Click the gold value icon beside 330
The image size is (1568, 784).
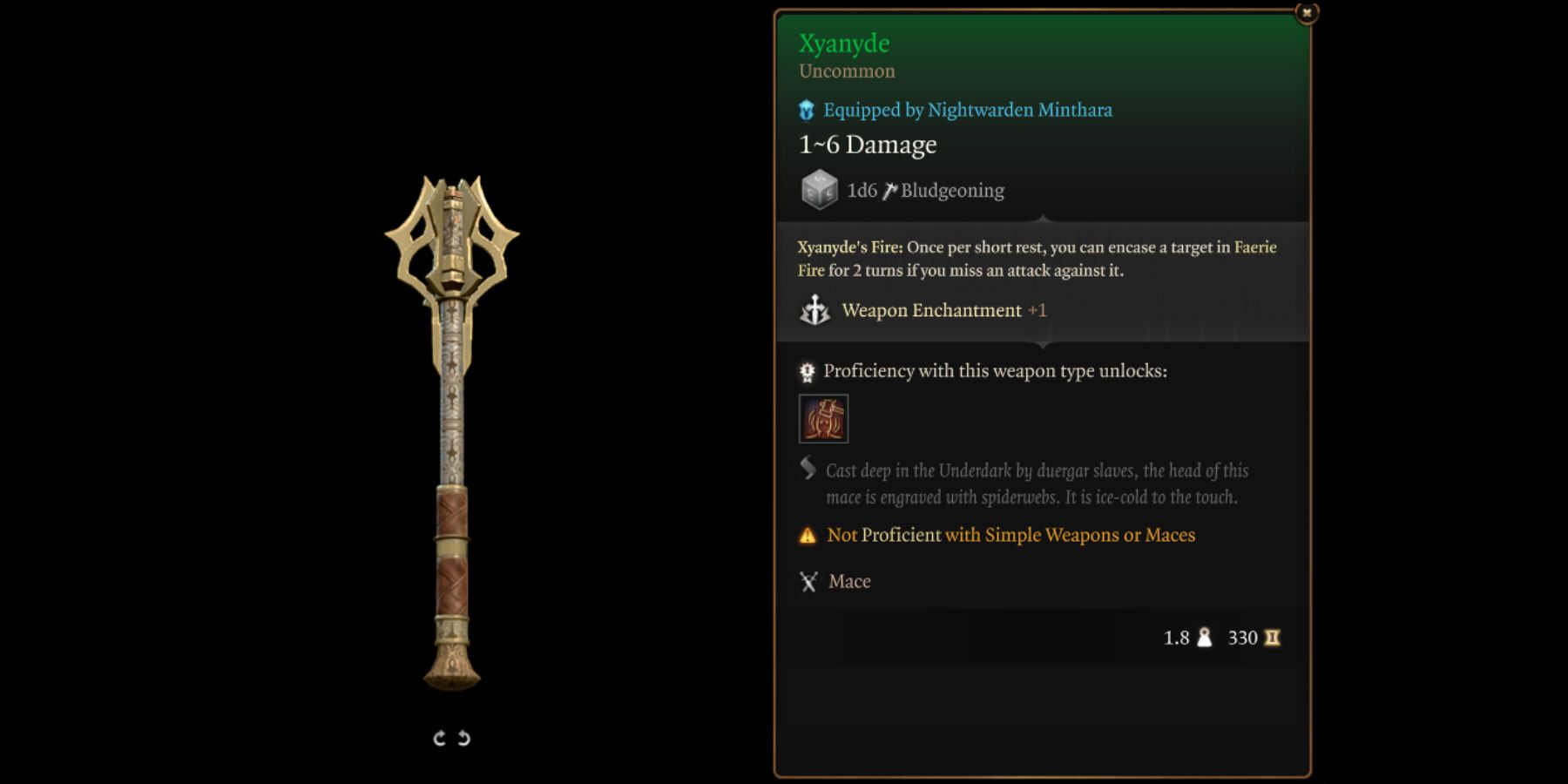point(1272,638)
